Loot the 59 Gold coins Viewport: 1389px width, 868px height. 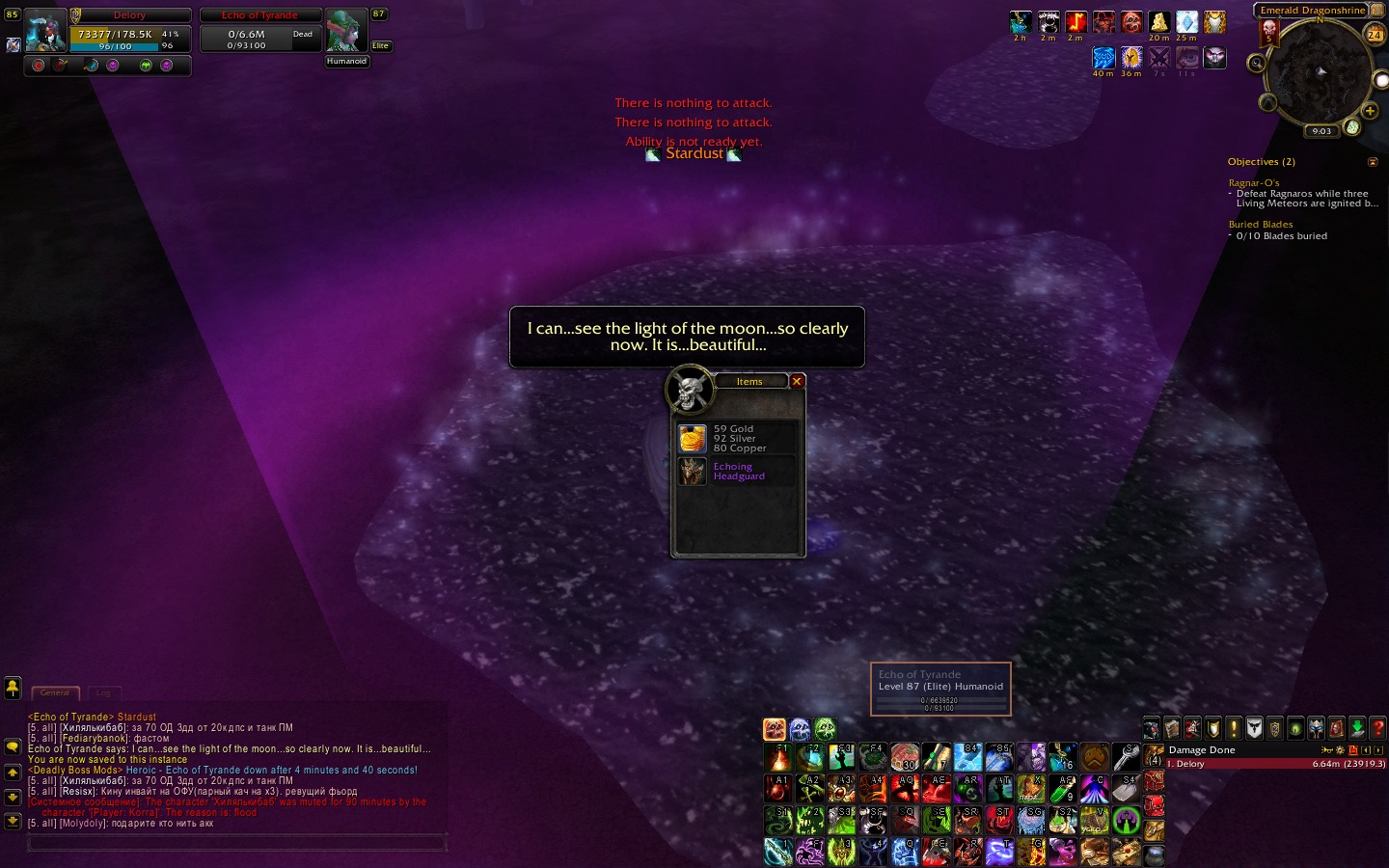coord(693,439)
